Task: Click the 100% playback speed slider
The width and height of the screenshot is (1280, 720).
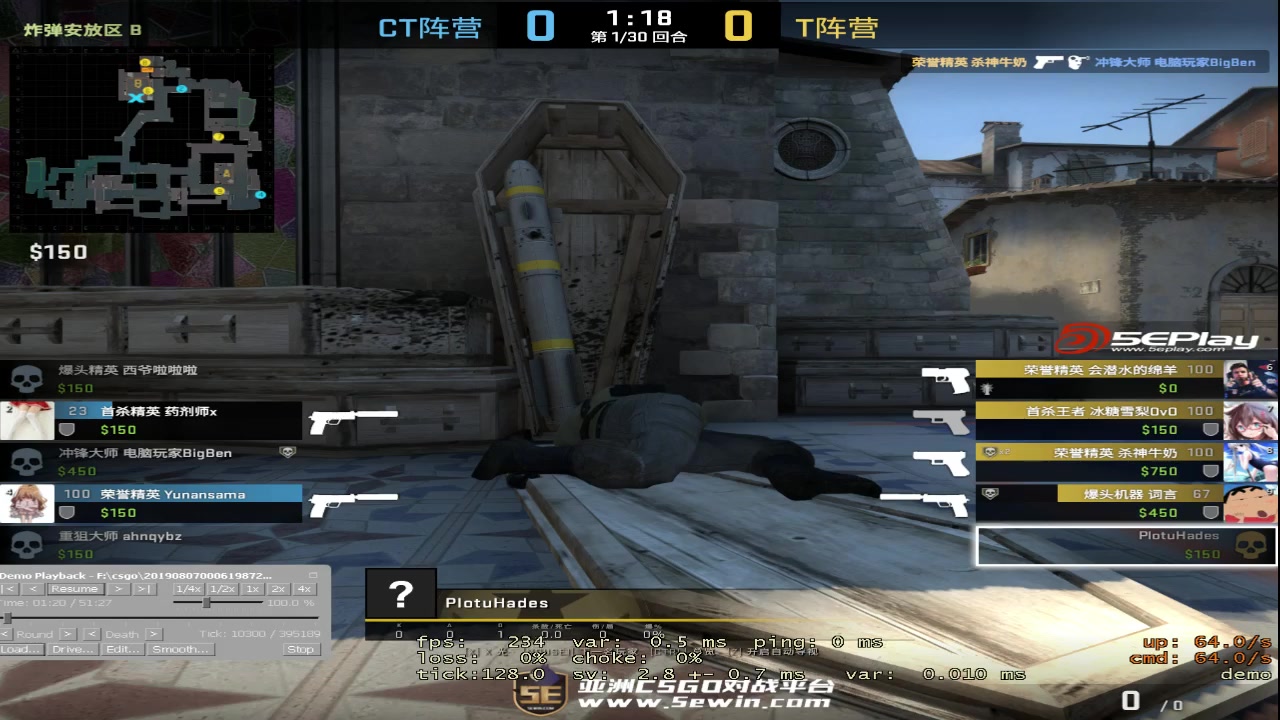Action: (205, 601)
